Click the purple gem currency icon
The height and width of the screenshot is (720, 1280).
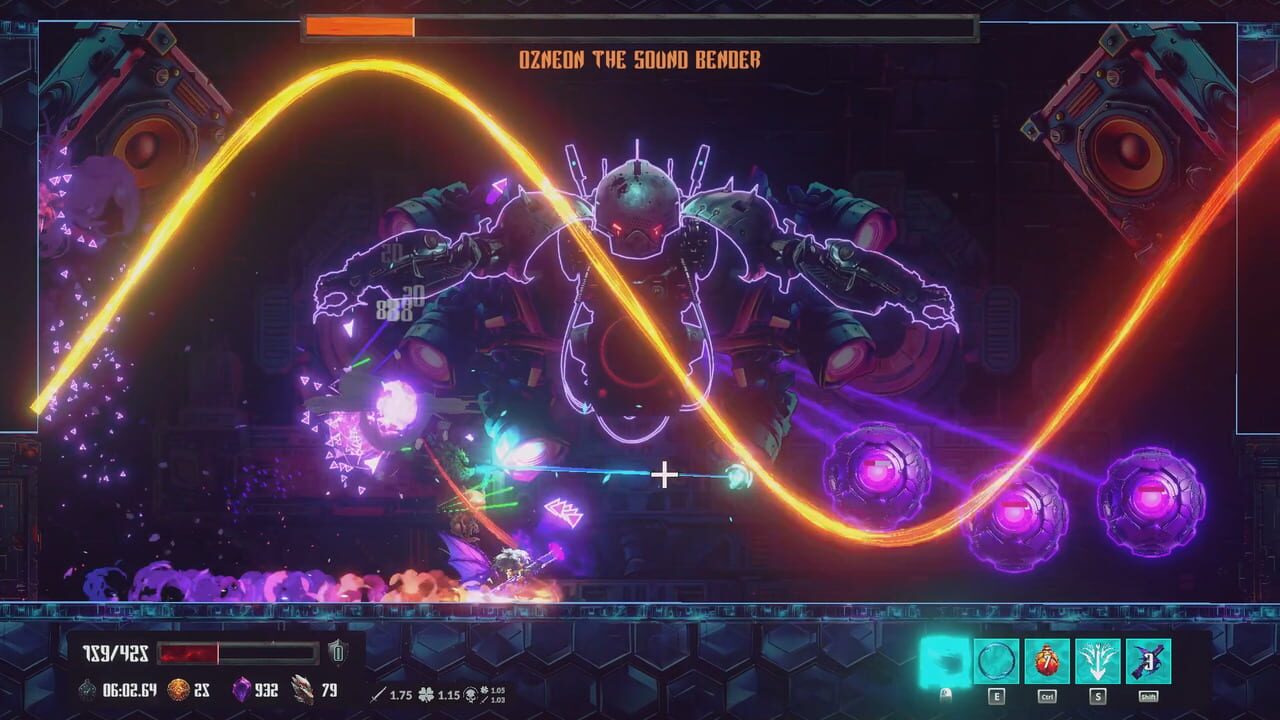tap(243, 690)
